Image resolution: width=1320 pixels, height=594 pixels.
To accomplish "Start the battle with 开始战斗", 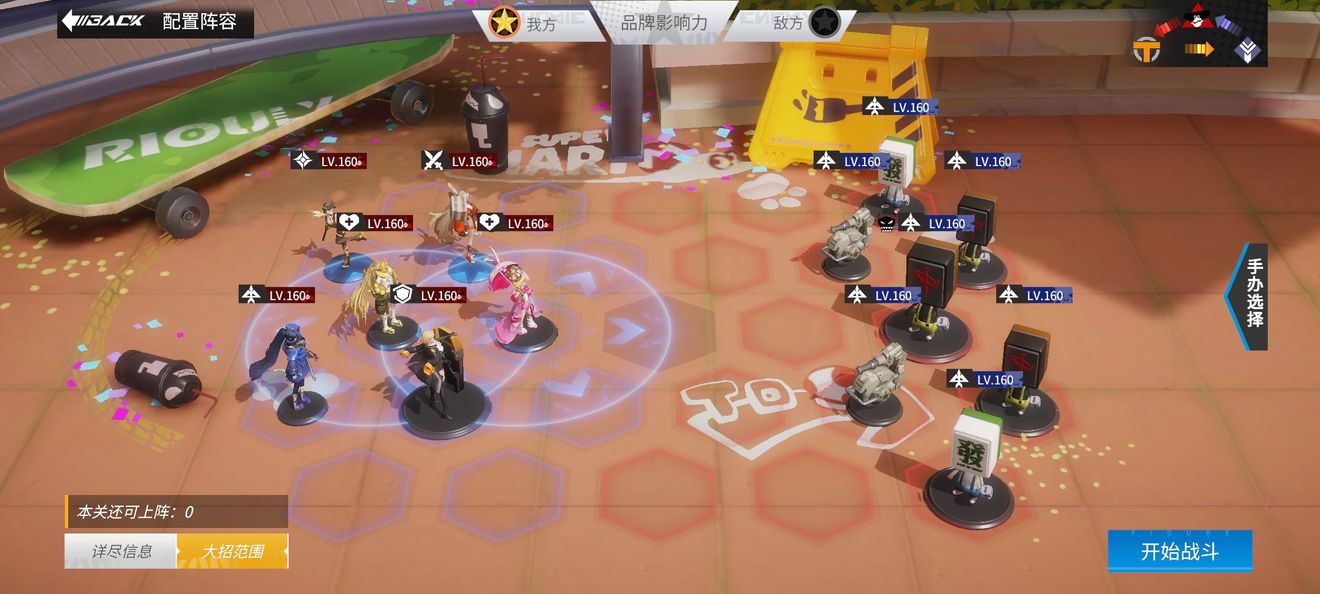I will 1179,551.
